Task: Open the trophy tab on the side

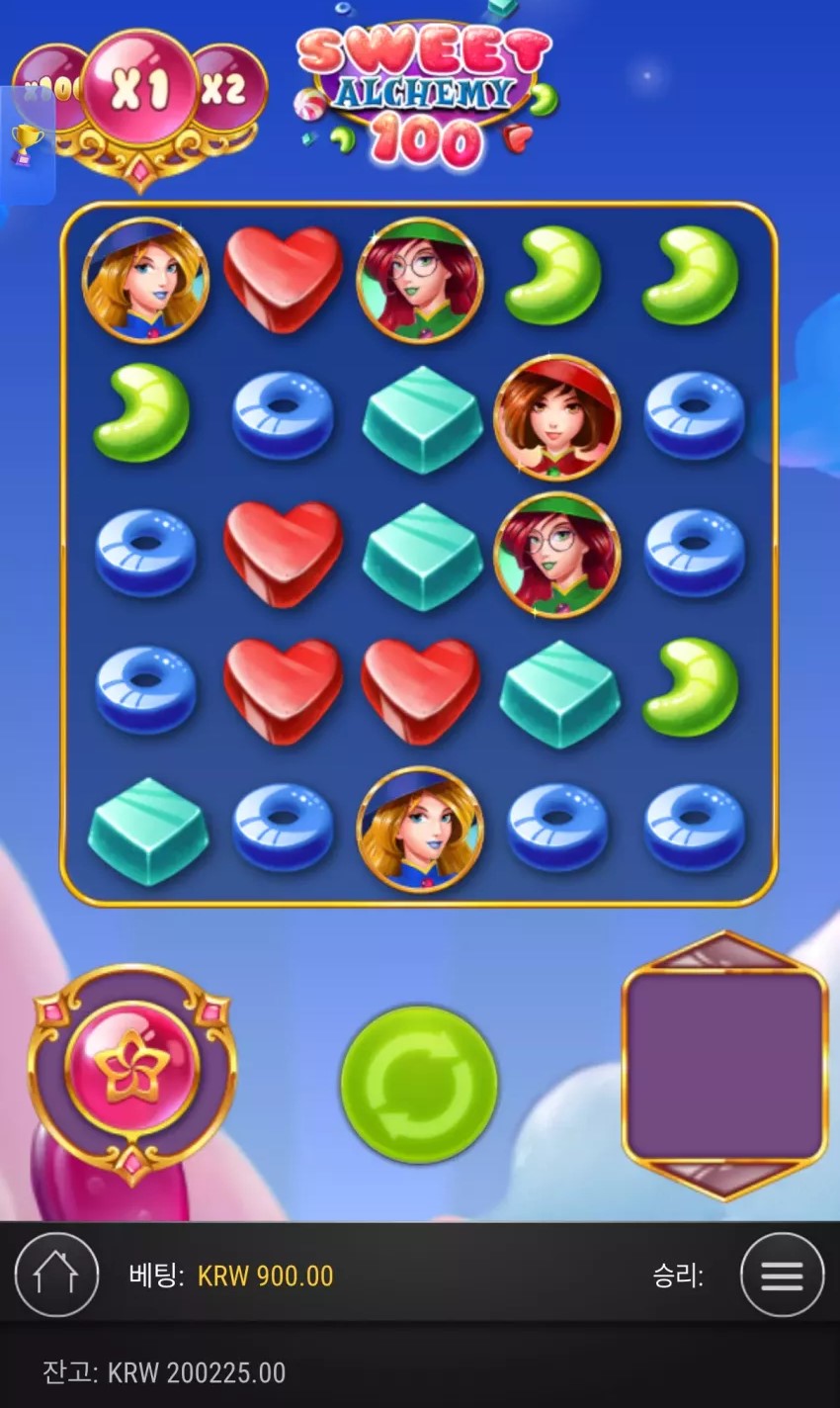Action: [x=26, y=144]
